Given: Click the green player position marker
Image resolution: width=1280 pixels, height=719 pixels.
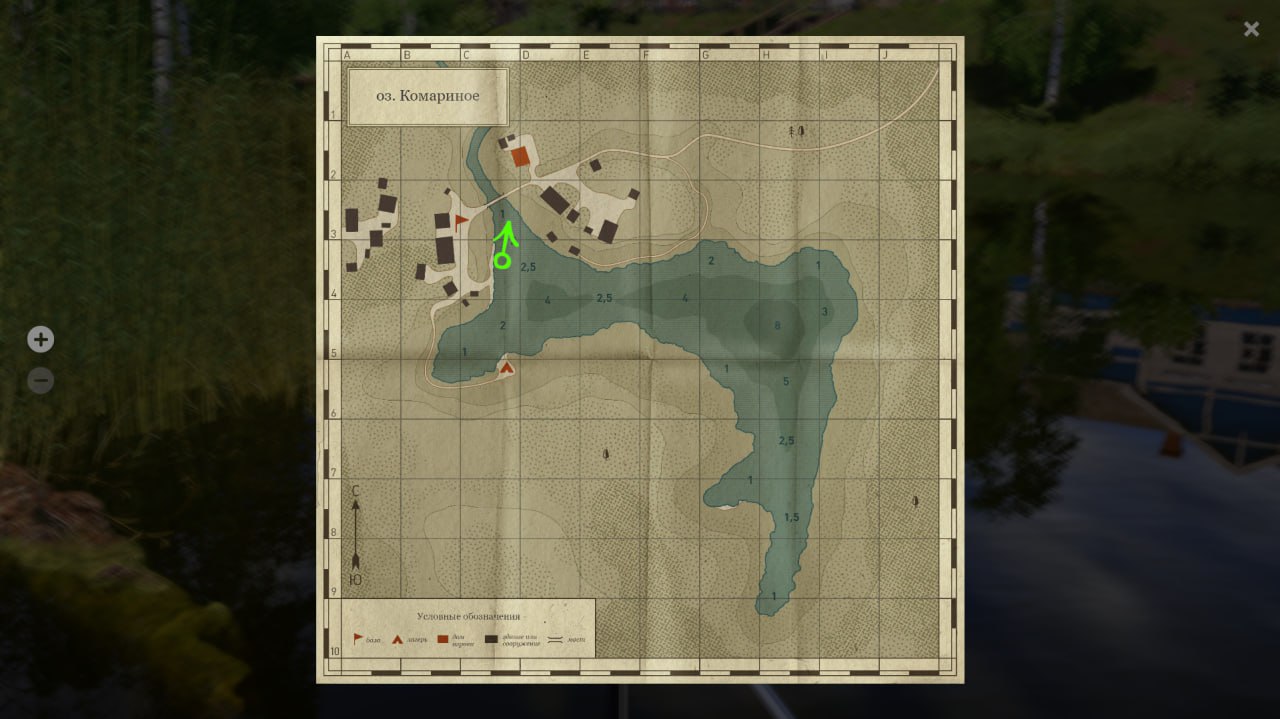Looking at the screenshot, I should point(502,261).
